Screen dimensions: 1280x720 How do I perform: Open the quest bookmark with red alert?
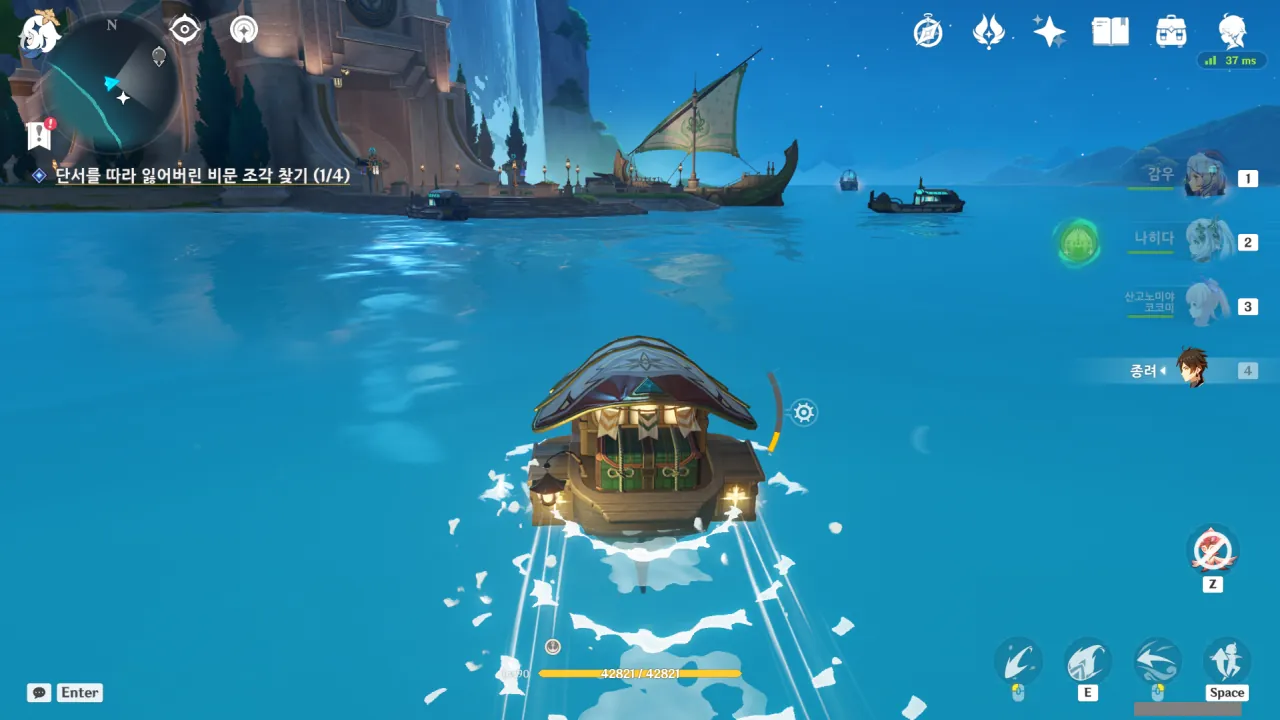coord(40,135)
